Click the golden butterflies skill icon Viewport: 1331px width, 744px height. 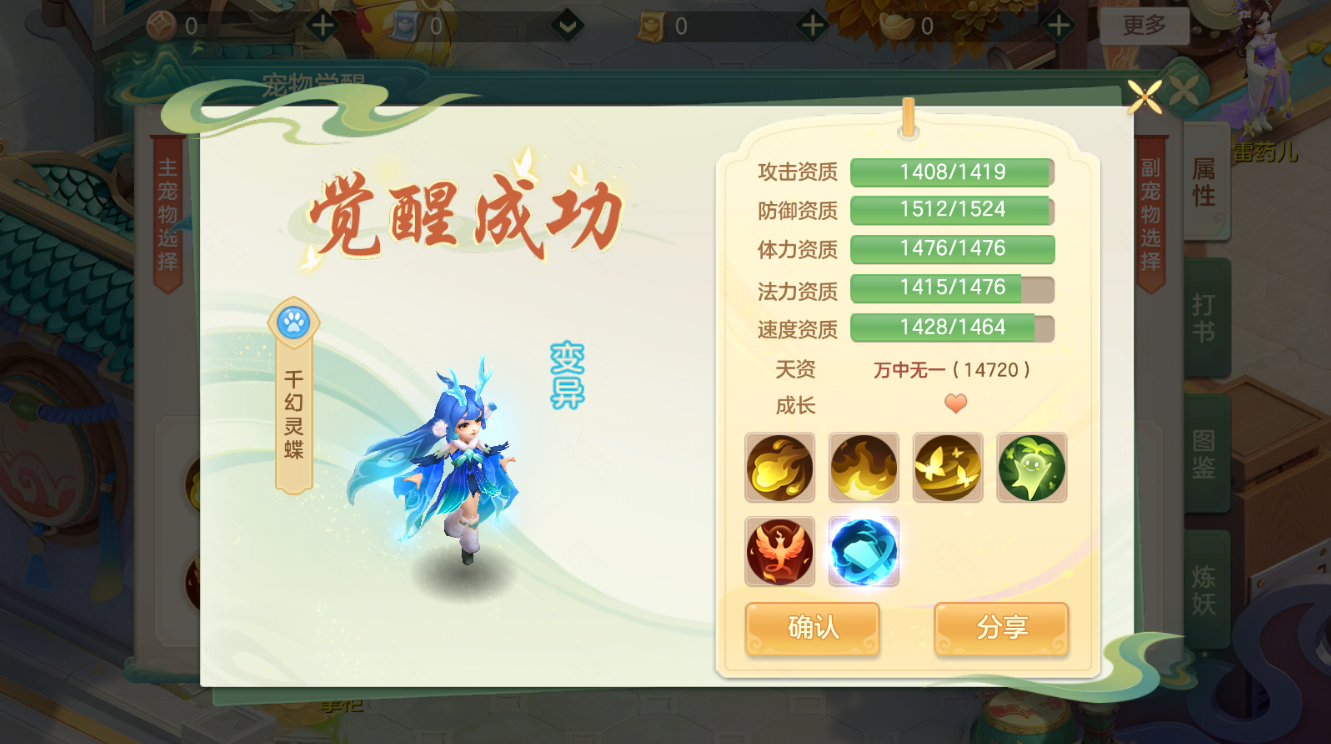coord(947,467)
